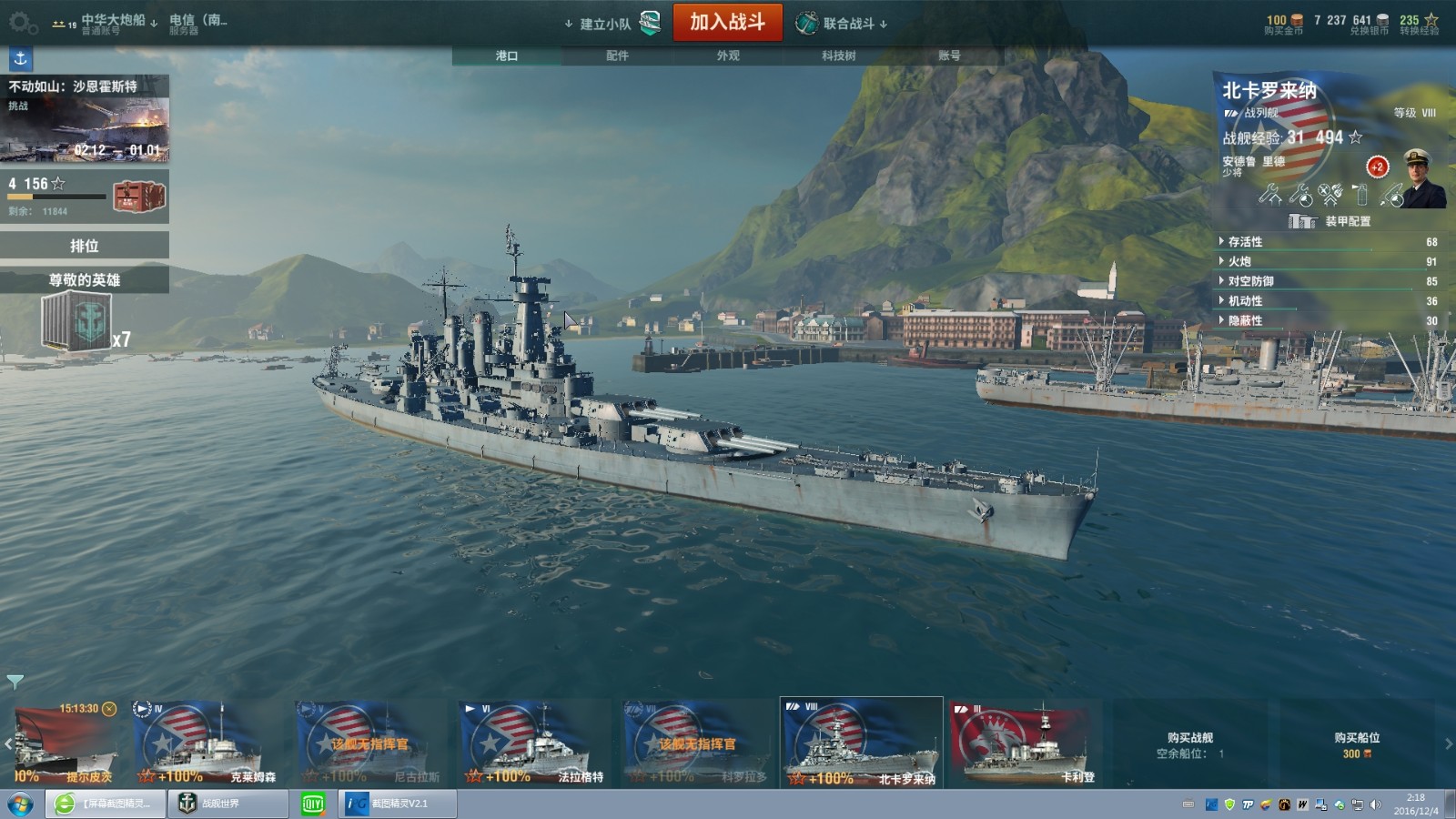Open the 科技树 tech tree tab
The image size is (1456, 819).
pyautogui.click(x=838, y=56)
